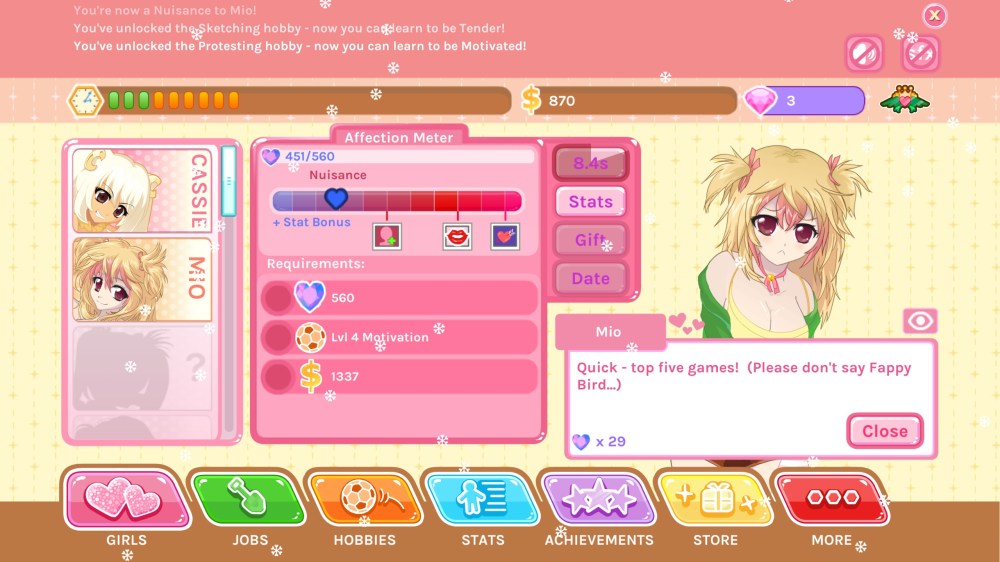Open the Store tab
The width and height of the screenshot is (1000, 562).
click(715, 500)
